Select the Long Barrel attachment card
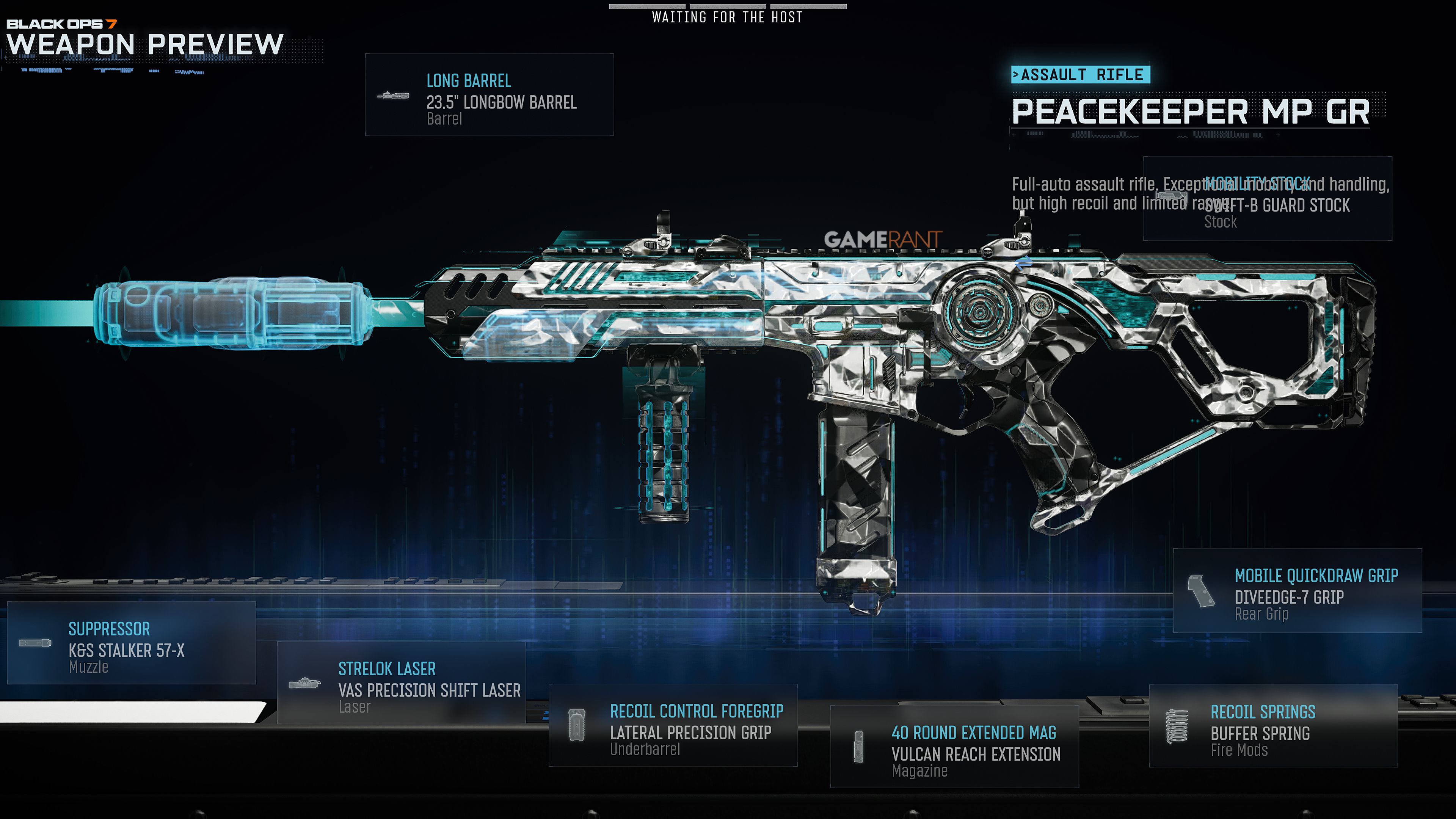 click(x=489, y=95)
